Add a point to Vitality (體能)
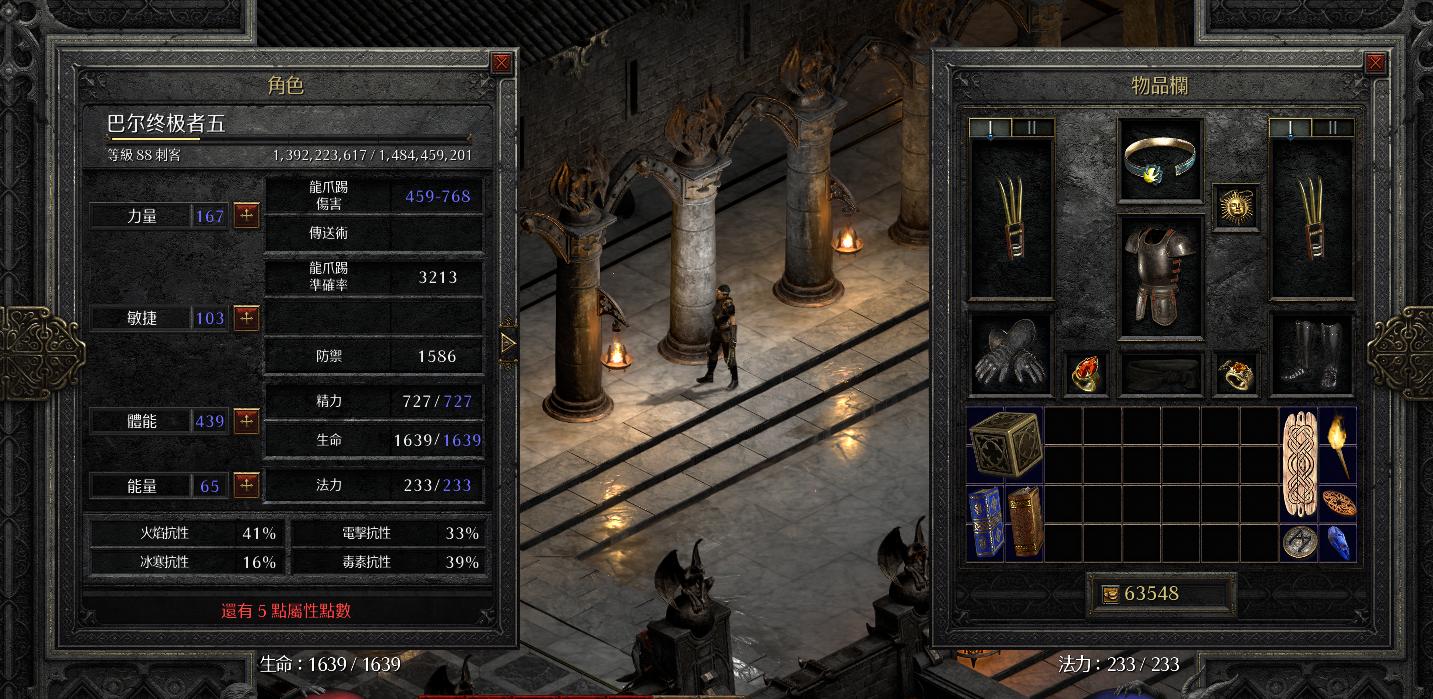 [x=247, y=421]
